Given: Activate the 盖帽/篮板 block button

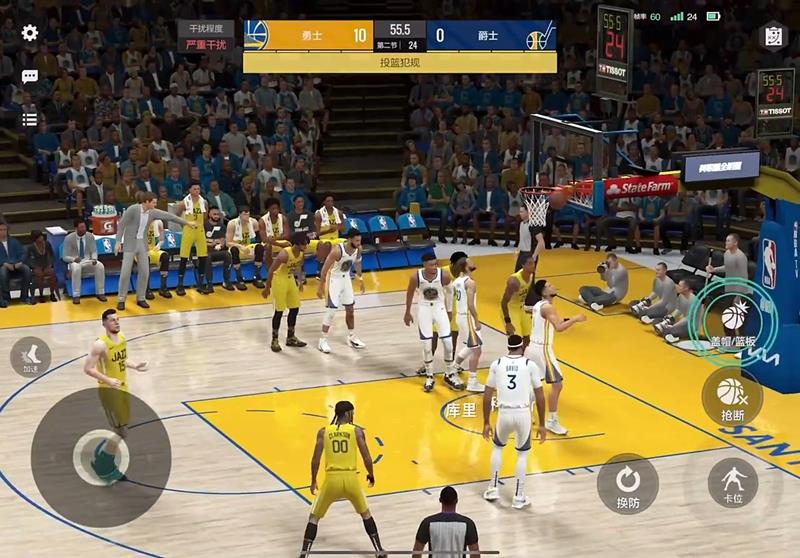Looking at the screenshot, I should click(x=733, y=318).
